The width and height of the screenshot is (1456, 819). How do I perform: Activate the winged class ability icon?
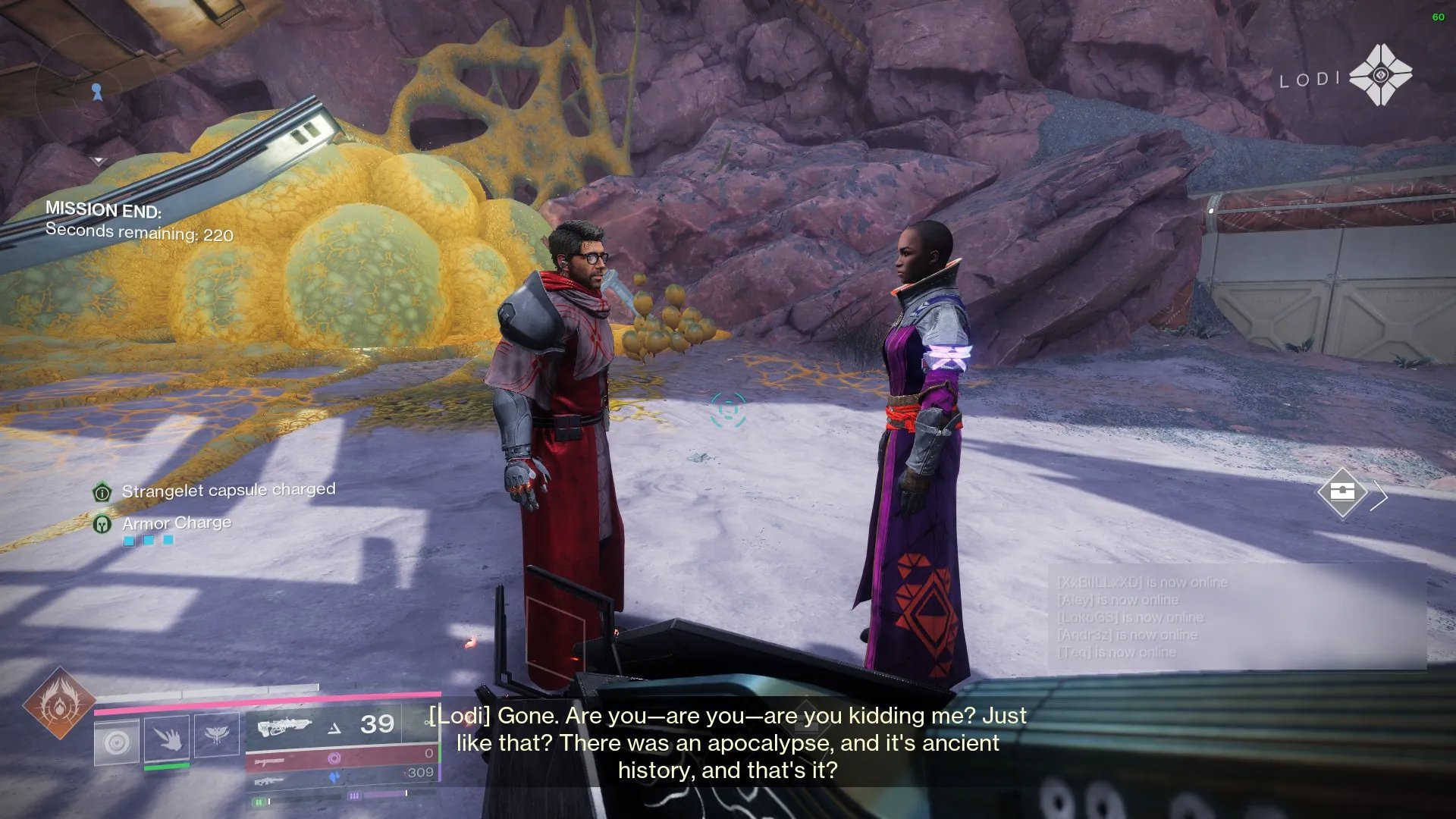click(x=217, y=734)
